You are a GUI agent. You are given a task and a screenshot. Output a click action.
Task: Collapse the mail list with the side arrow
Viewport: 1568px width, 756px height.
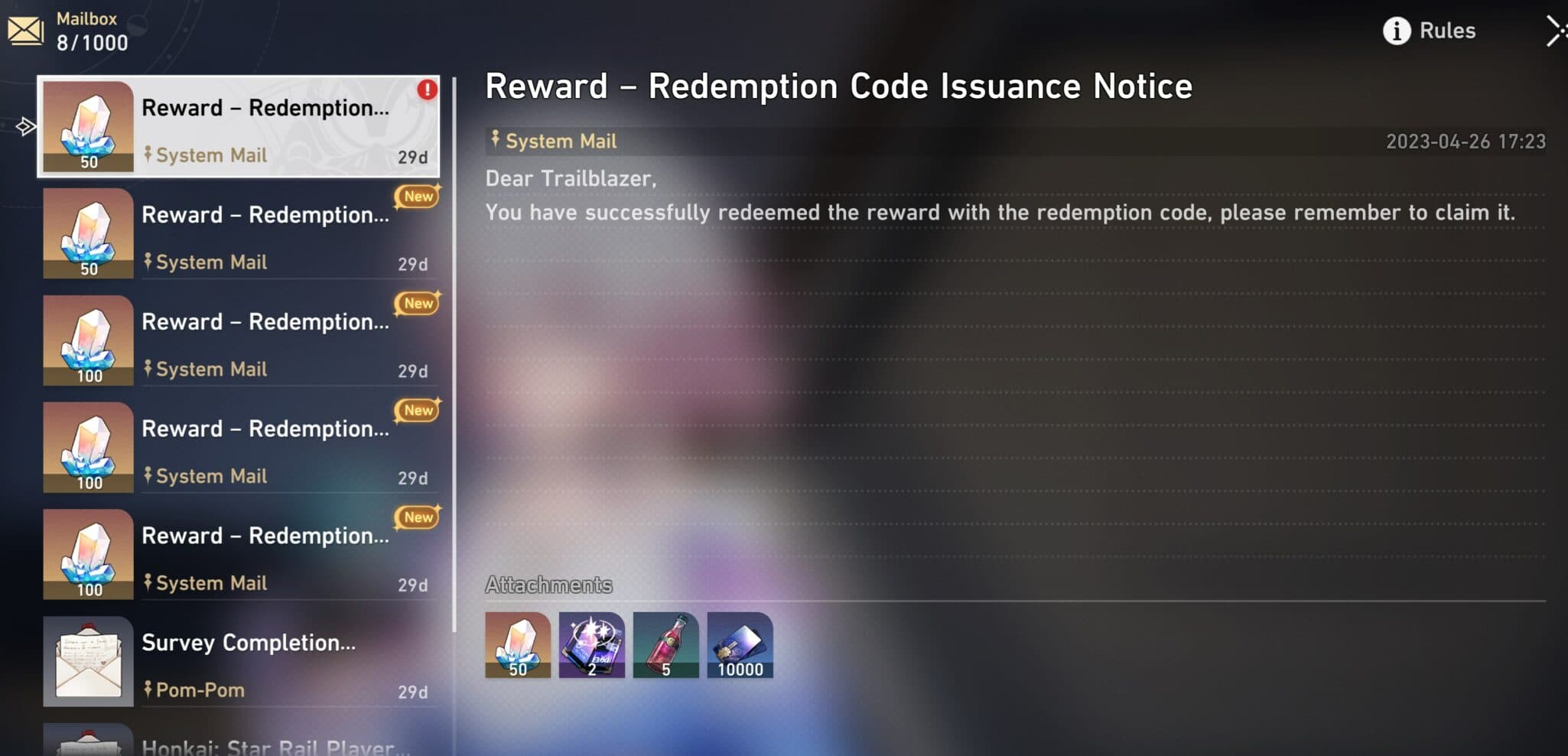[x=26, y=126]
